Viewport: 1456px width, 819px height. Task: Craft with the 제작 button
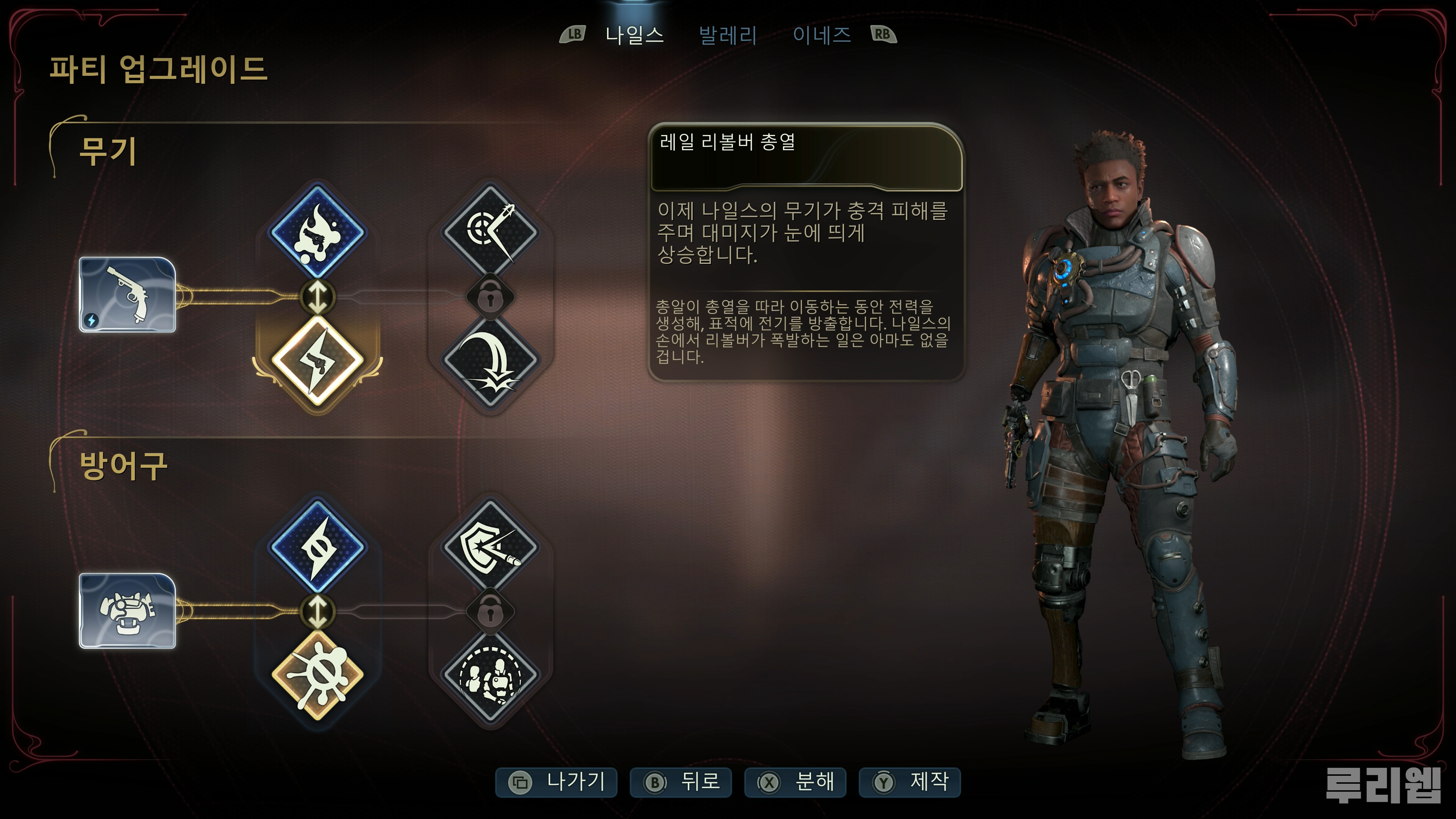tap(910, 782)
